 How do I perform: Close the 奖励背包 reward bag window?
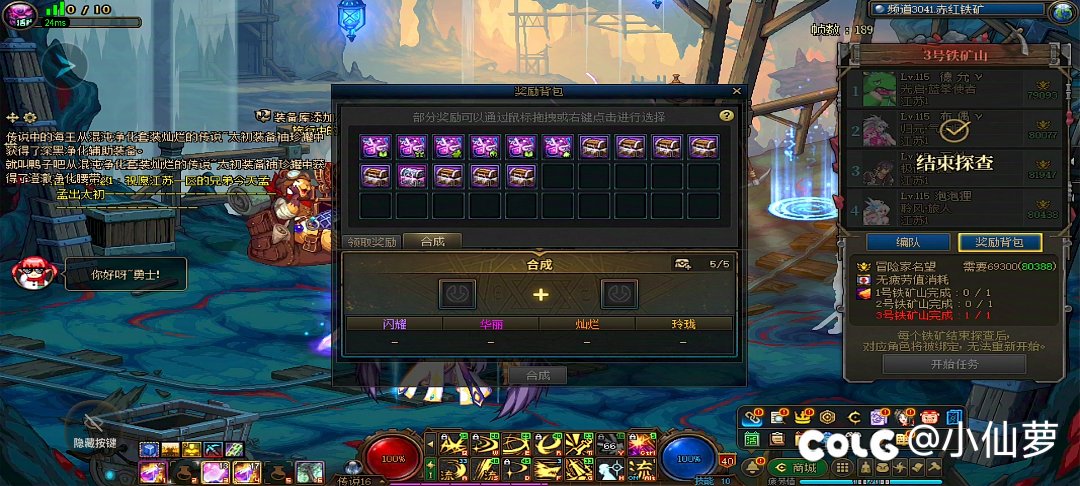tap(737, 91)
